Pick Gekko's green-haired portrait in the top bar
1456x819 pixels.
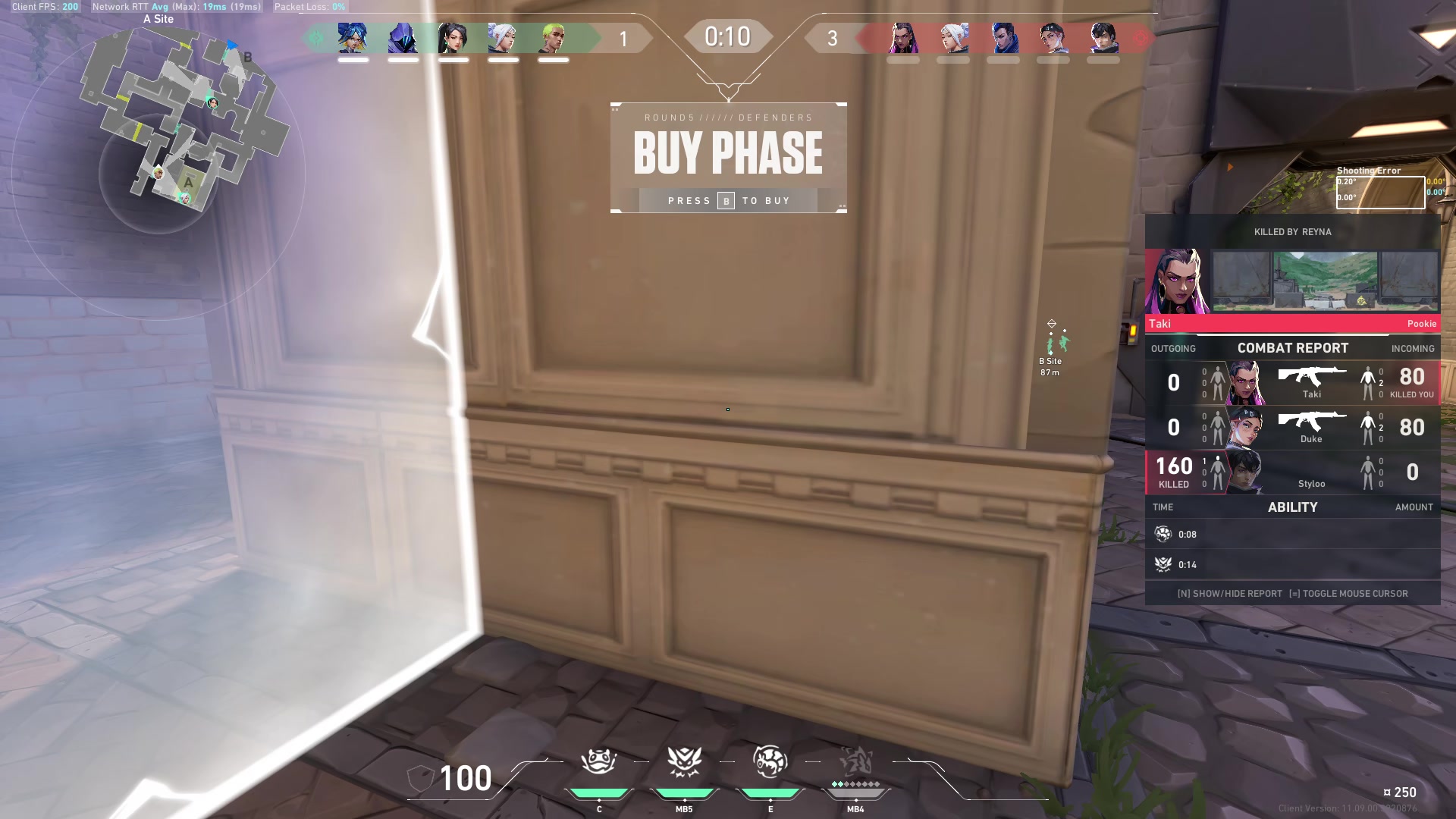(553, 38)
